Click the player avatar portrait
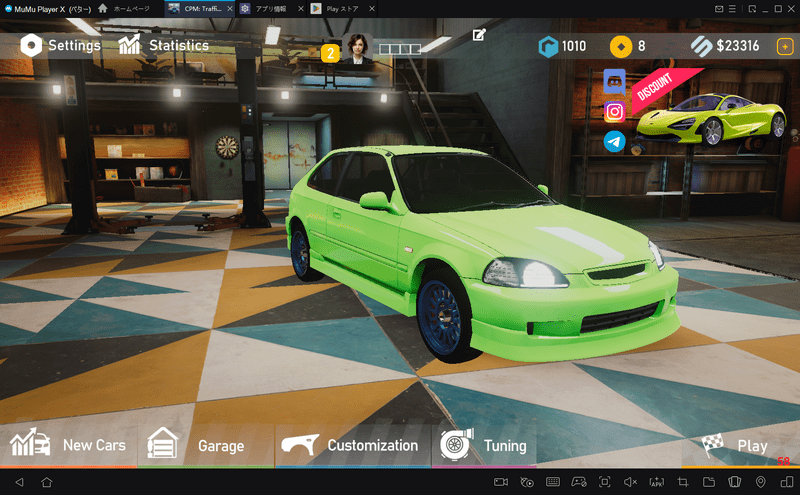The width and height of the screenshot is (800, 495). (357, 47)
